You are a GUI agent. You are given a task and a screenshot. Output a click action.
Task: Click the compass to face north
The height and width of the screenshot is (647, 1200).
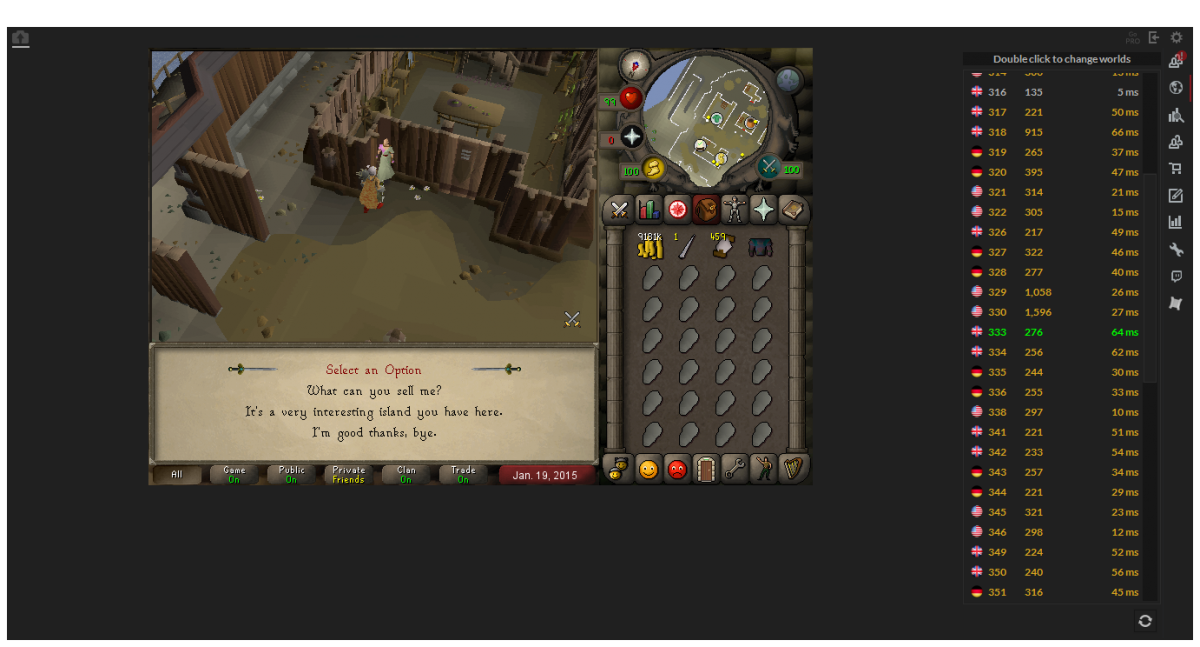[634, 66]
